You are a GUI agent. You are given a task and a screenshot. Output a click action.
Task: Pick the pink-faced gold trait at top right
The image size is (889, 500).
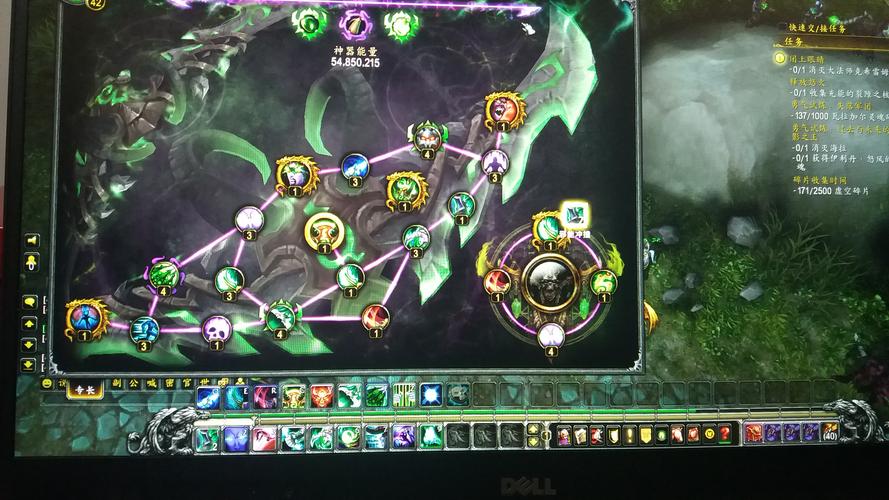(503, 109)
